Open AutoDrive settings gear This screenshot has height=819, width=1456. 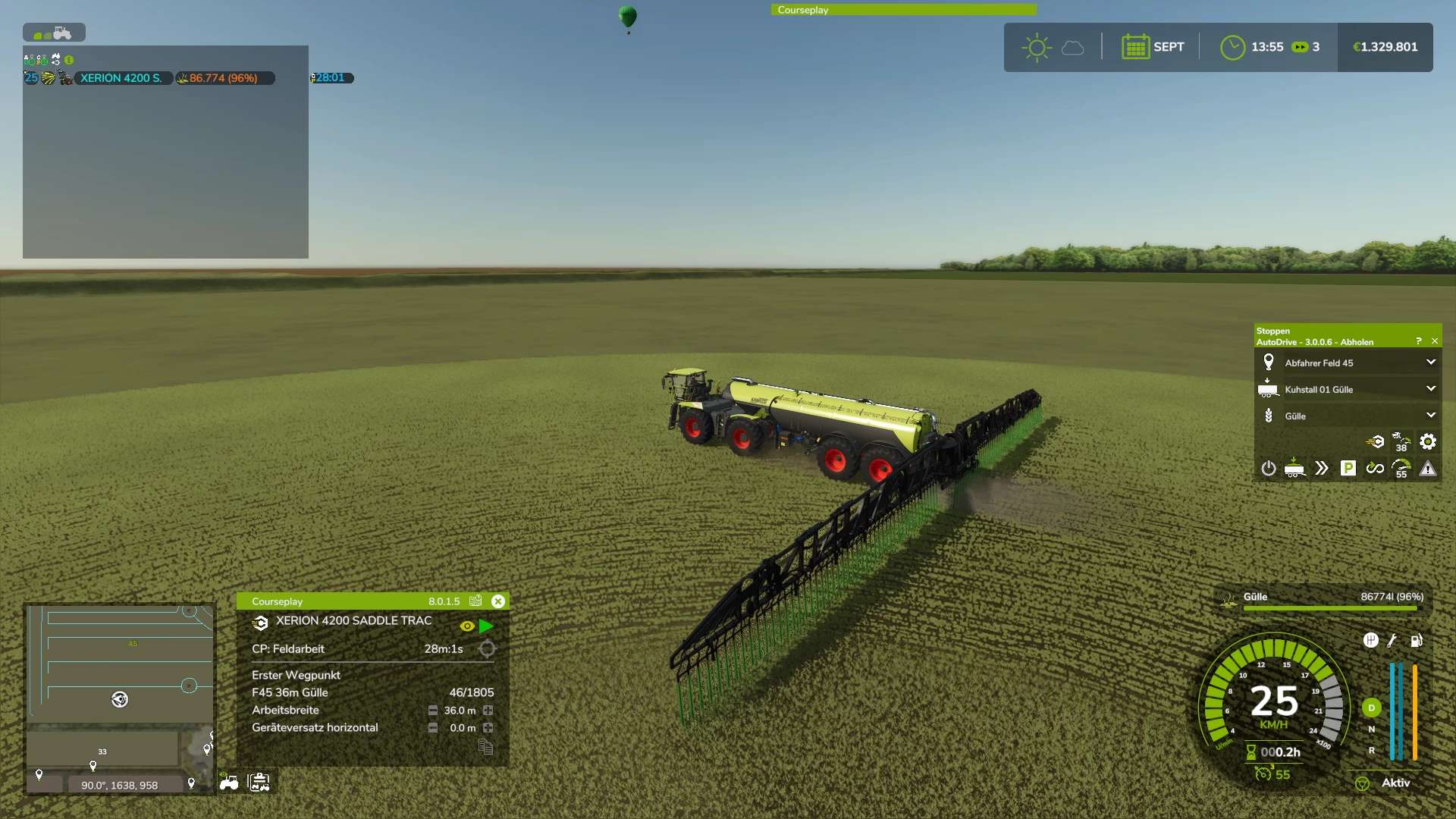(x=1427, y=441)
